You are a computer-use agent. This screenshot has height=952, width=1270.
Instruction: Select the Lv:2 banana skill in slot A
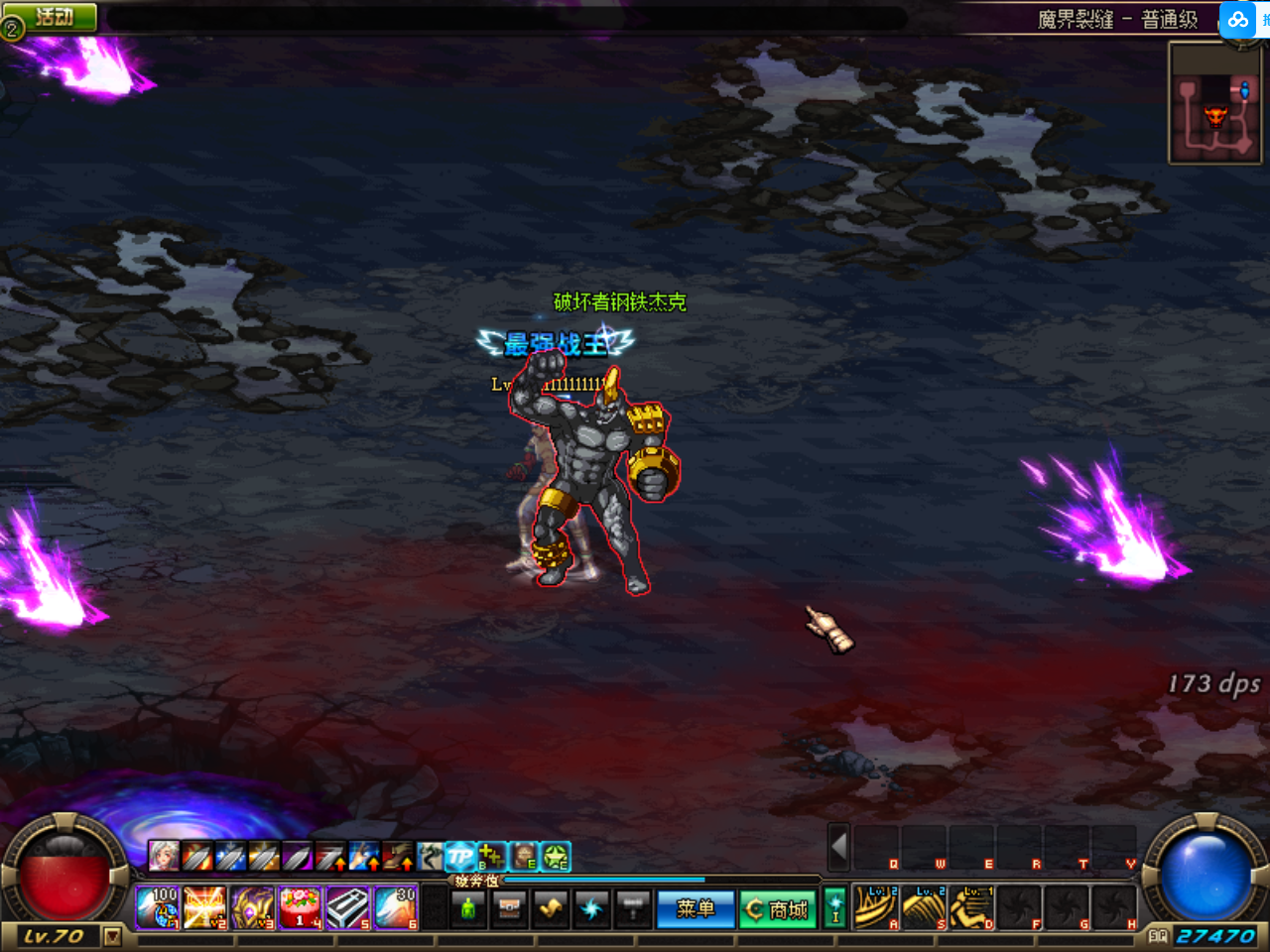[x=875, y=907]
